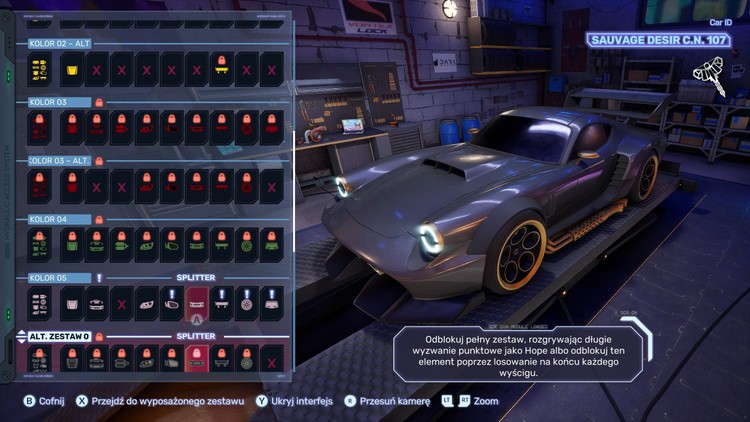Pick the locked wheel in Alt. Zestaw 0
750x422 pixels.
tap(247, 358)
